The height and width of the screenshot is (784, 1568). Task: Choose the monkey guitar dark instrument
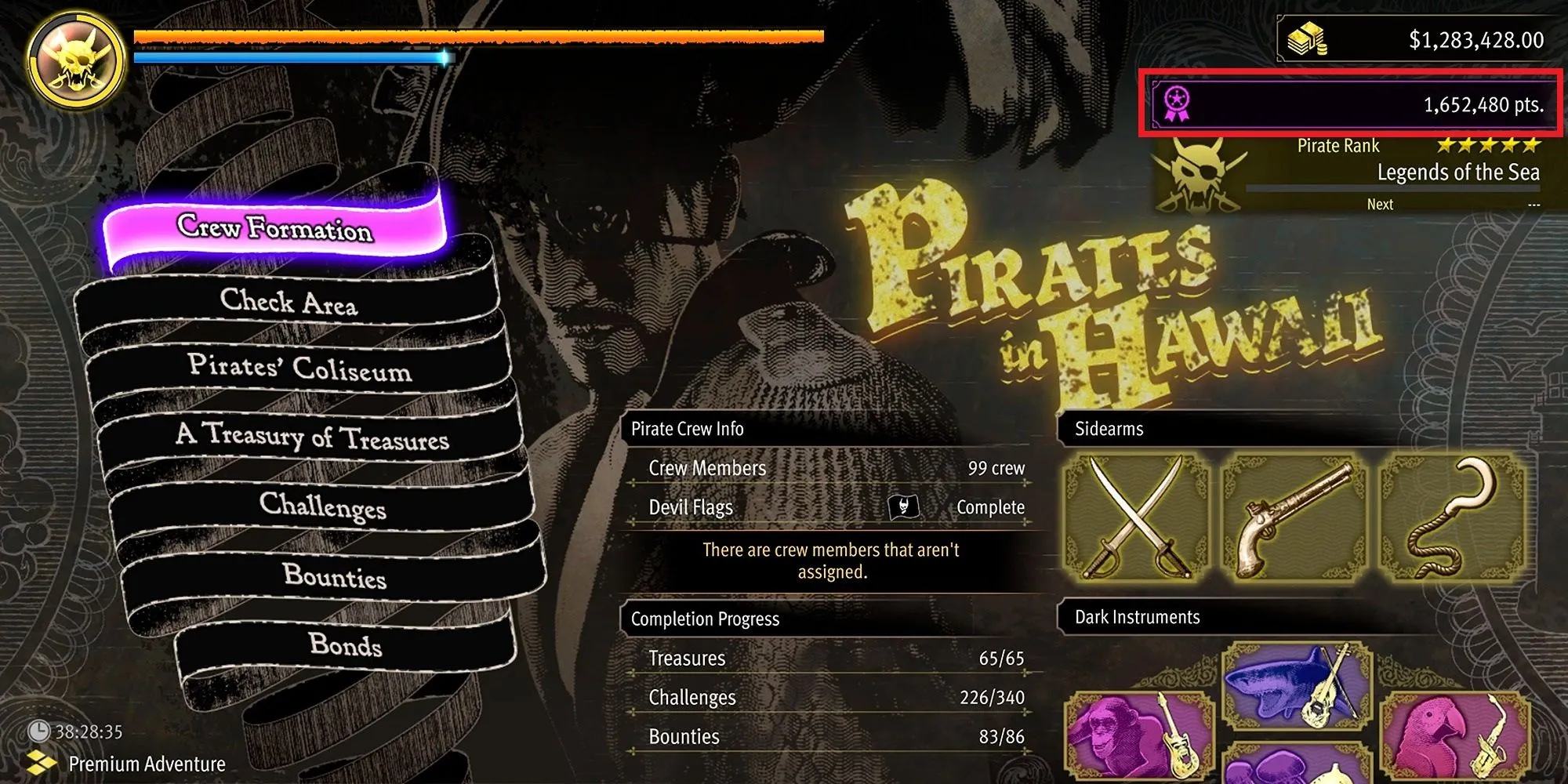pyautogui.click(x=1138, y=737)
